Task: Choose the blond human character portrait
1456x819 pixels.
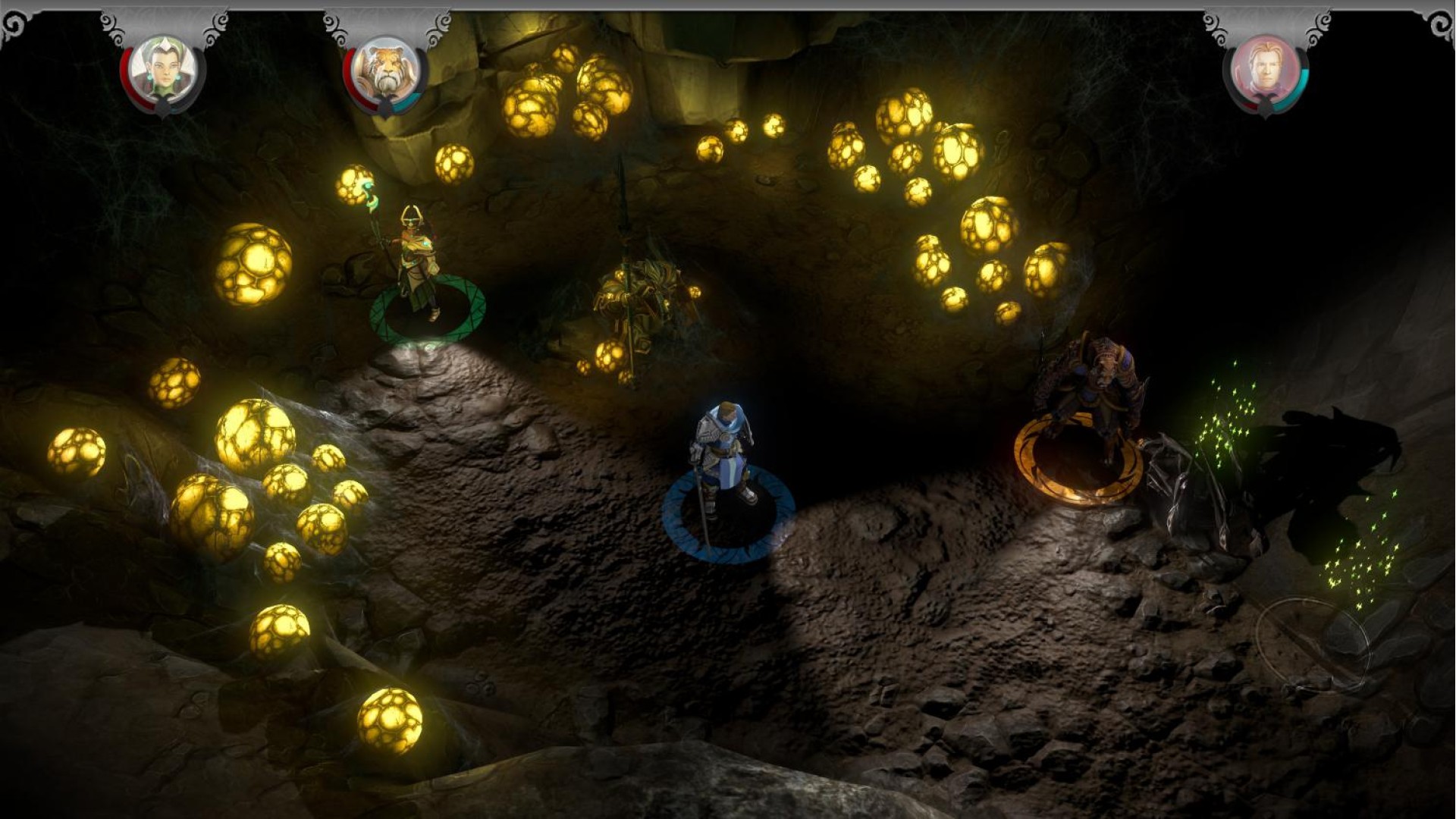Action: 1265,71
